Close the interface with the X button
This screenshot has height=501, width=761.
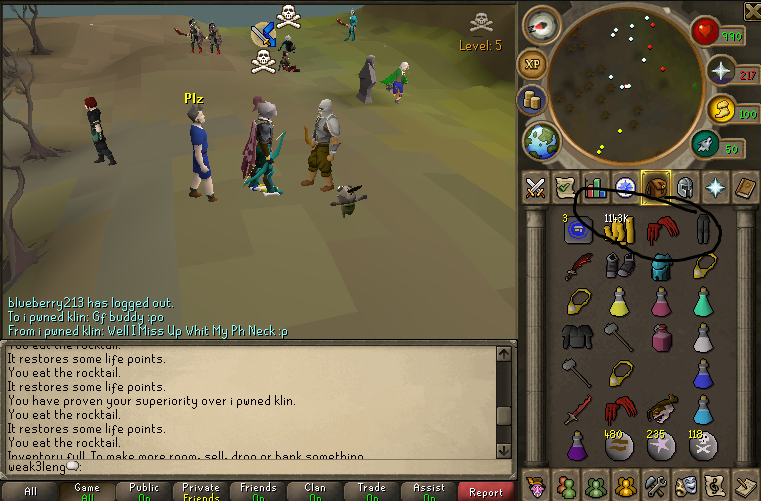click(752, 11)
